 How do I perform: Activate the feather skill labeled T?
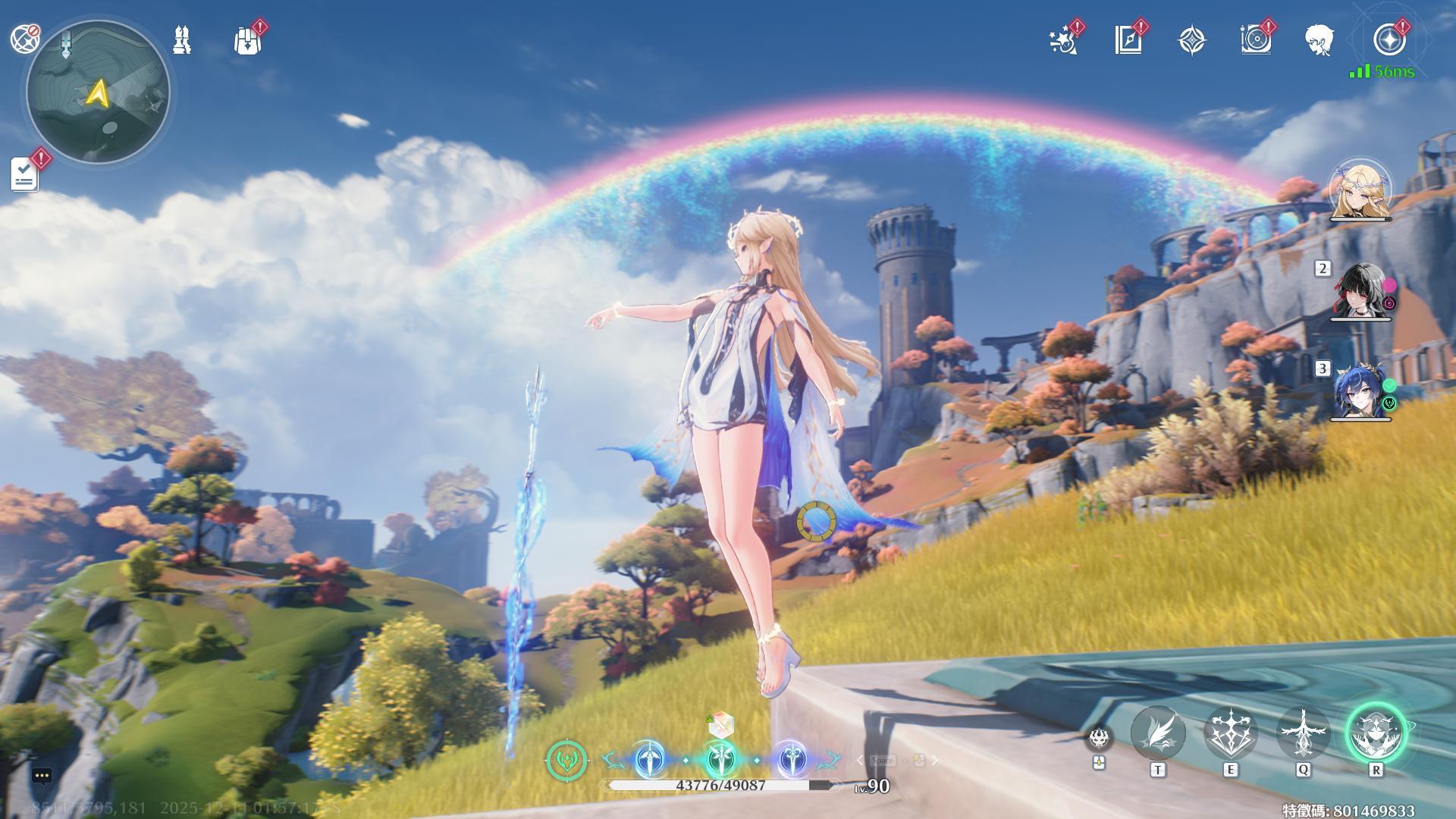pyautogui.click(x=1157, y=733)
